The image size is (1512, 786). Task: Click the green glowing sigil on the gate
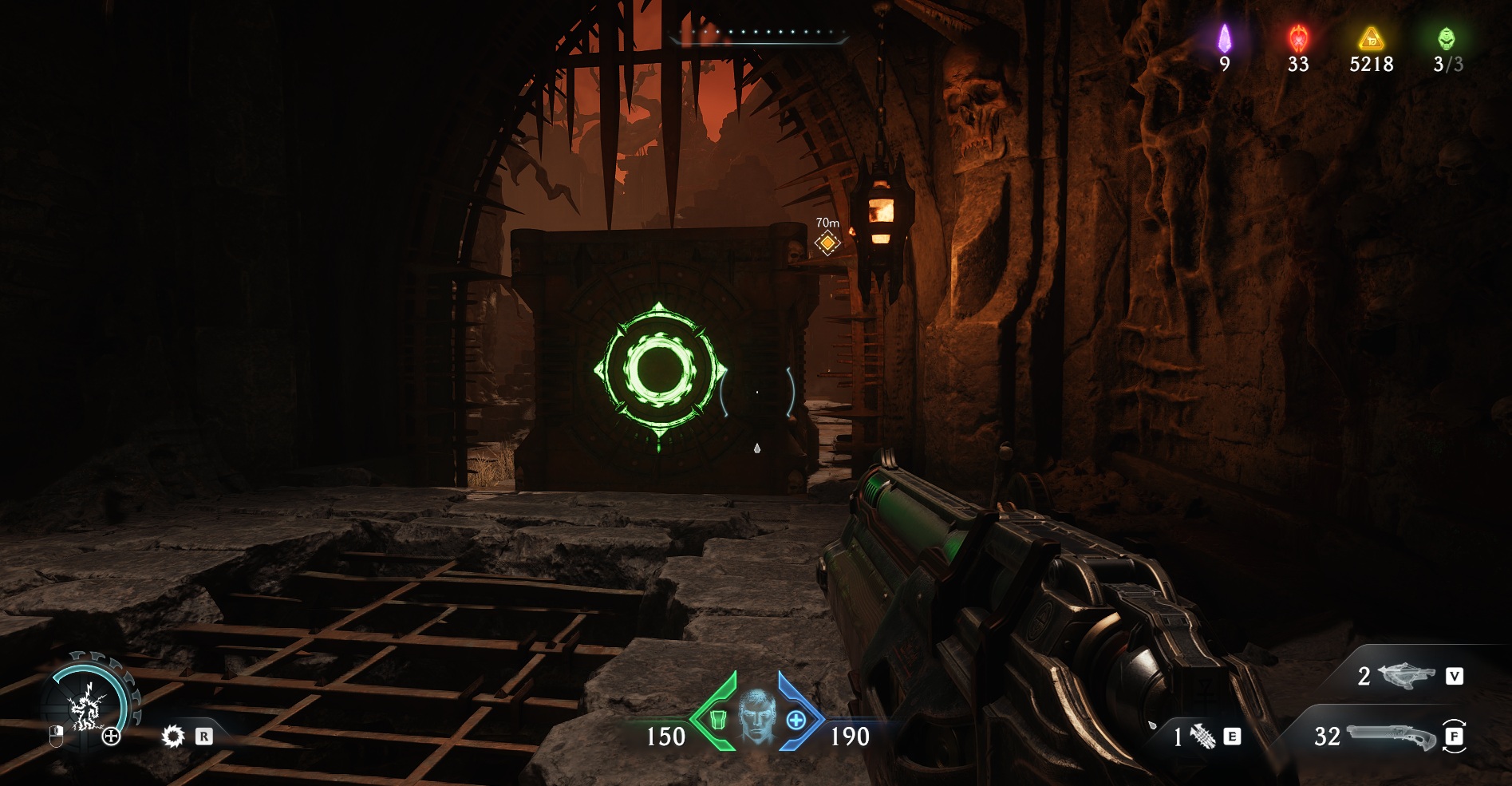[x=660, y=370]
